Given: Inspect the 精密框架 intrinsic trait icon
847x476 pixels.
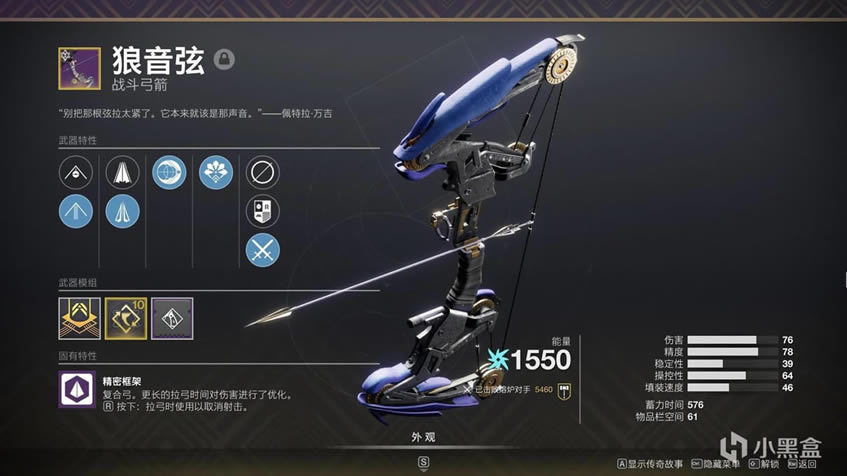Looking at the screenshot, I should pos(75,388).
